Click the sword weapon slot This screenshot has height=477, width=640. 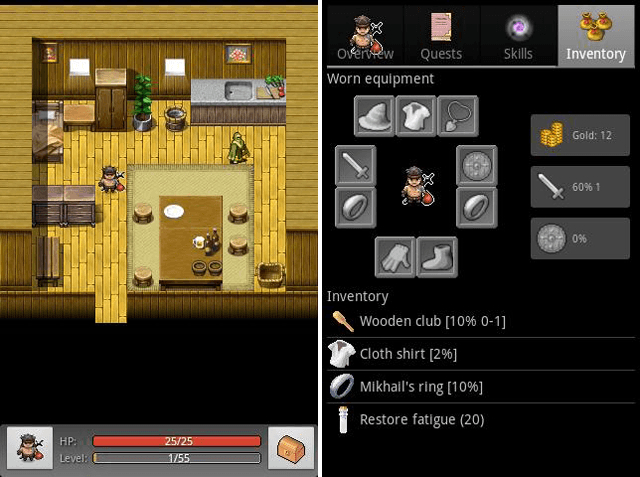pos(355,166)
